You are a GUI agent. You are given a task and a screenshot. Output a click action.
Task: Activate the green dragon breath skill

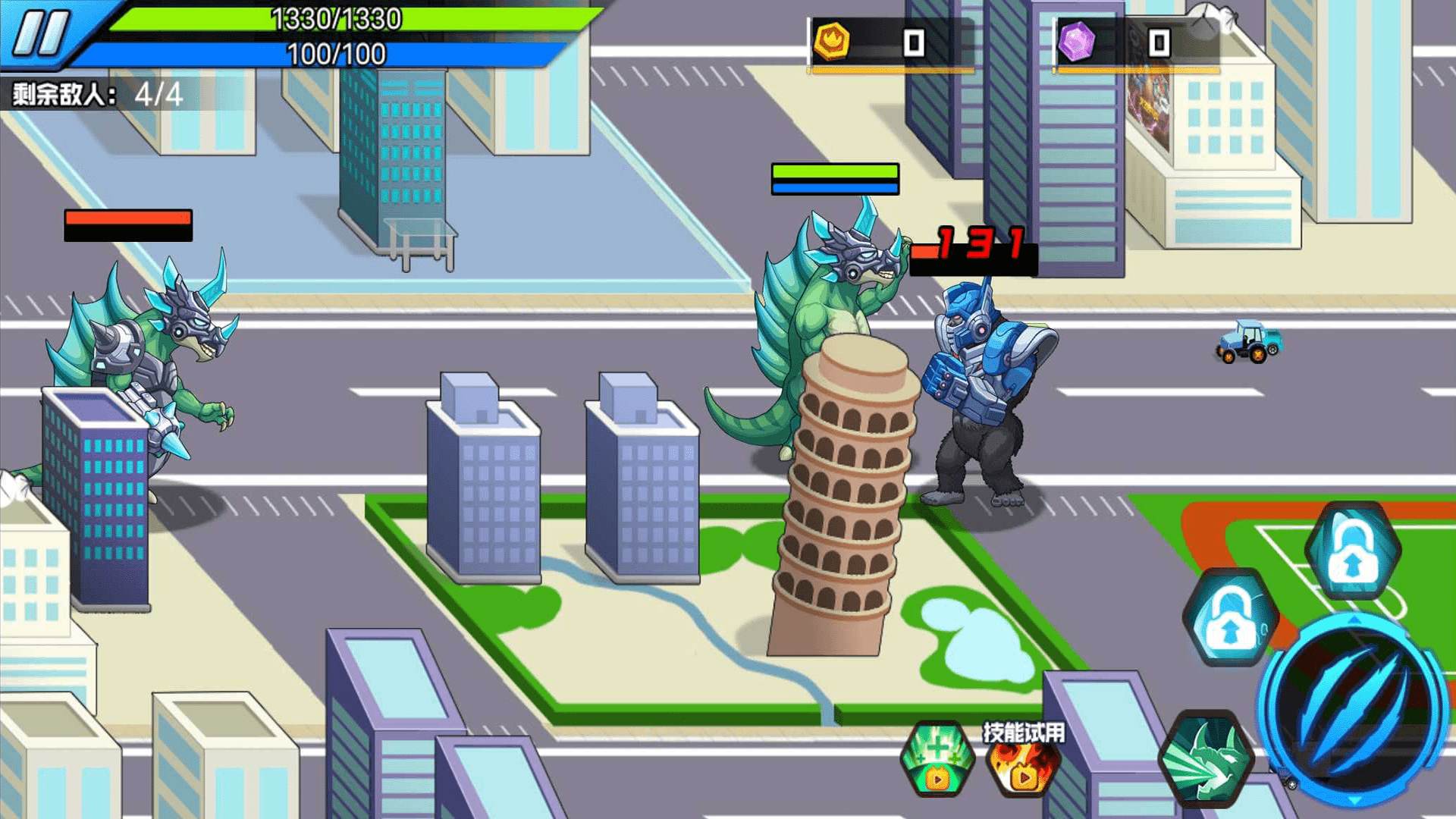(1206, 758)
